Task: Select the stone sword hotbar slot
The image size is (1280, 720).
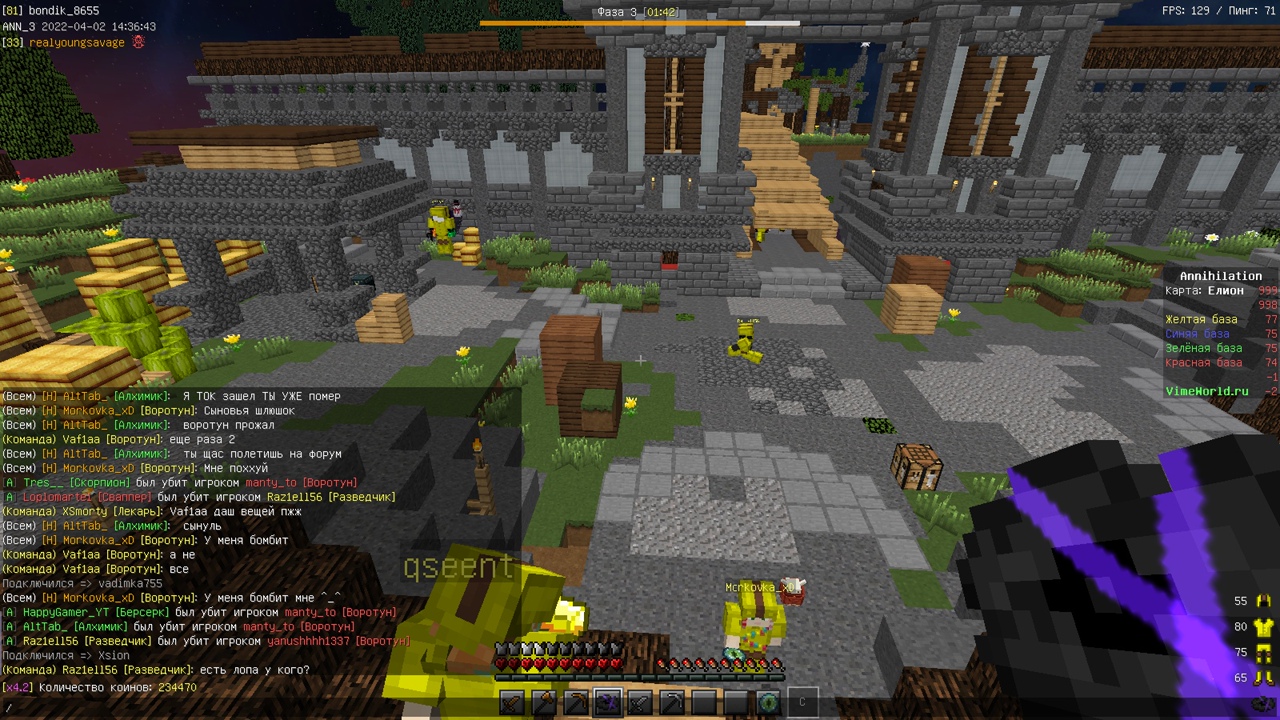Action: [x=640, y=702]
